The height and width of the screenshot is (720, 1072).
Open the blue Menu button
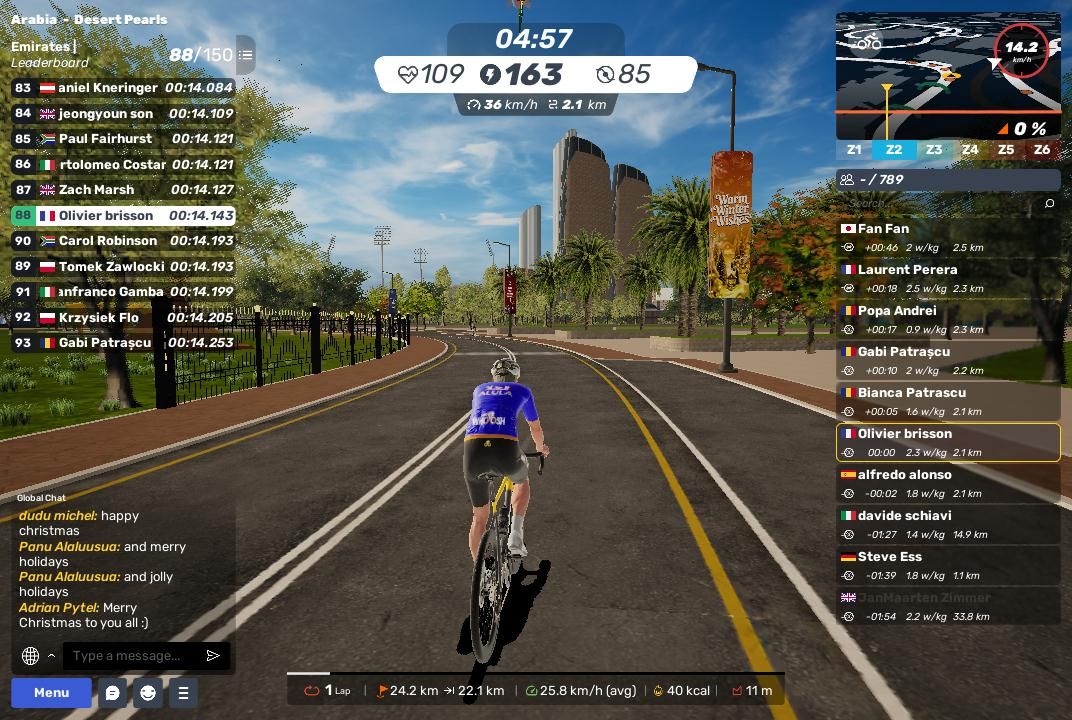[51, 692]
